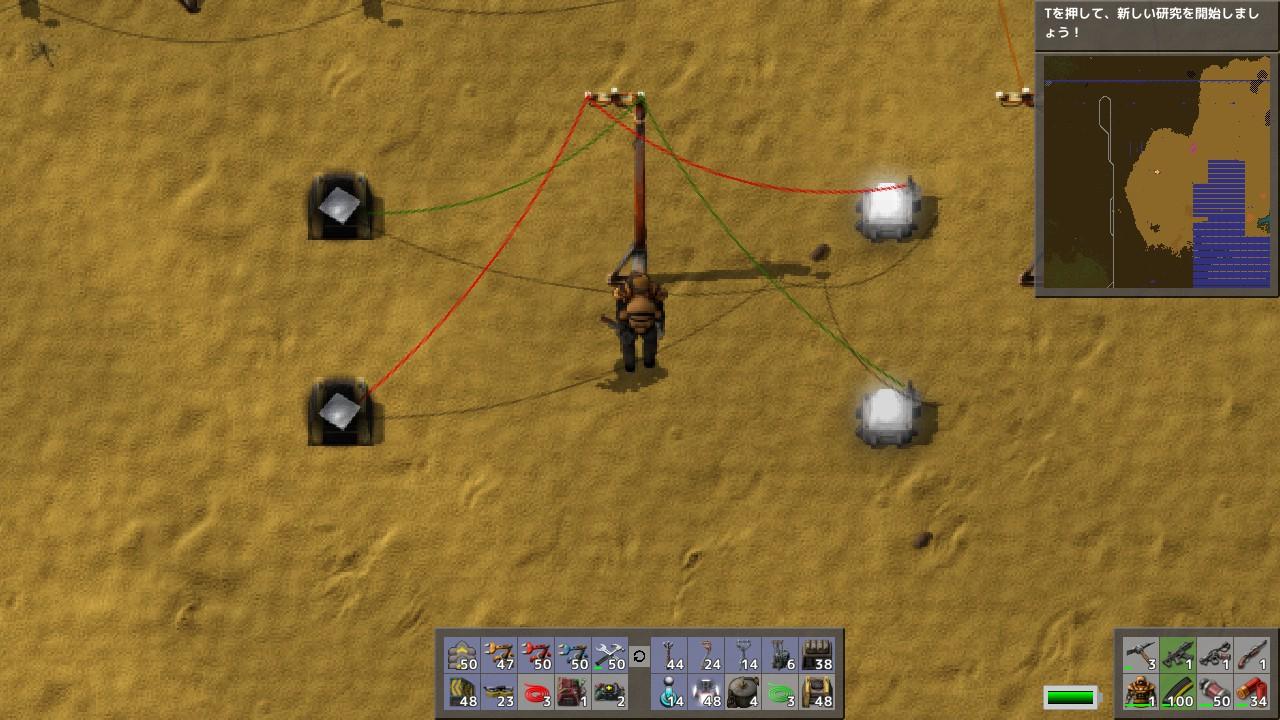Image resolution: width=1280 pixels, height=720 pixels.
Task: Select the iron pickaxe tool slot
Action: [x=1141, y=655]
